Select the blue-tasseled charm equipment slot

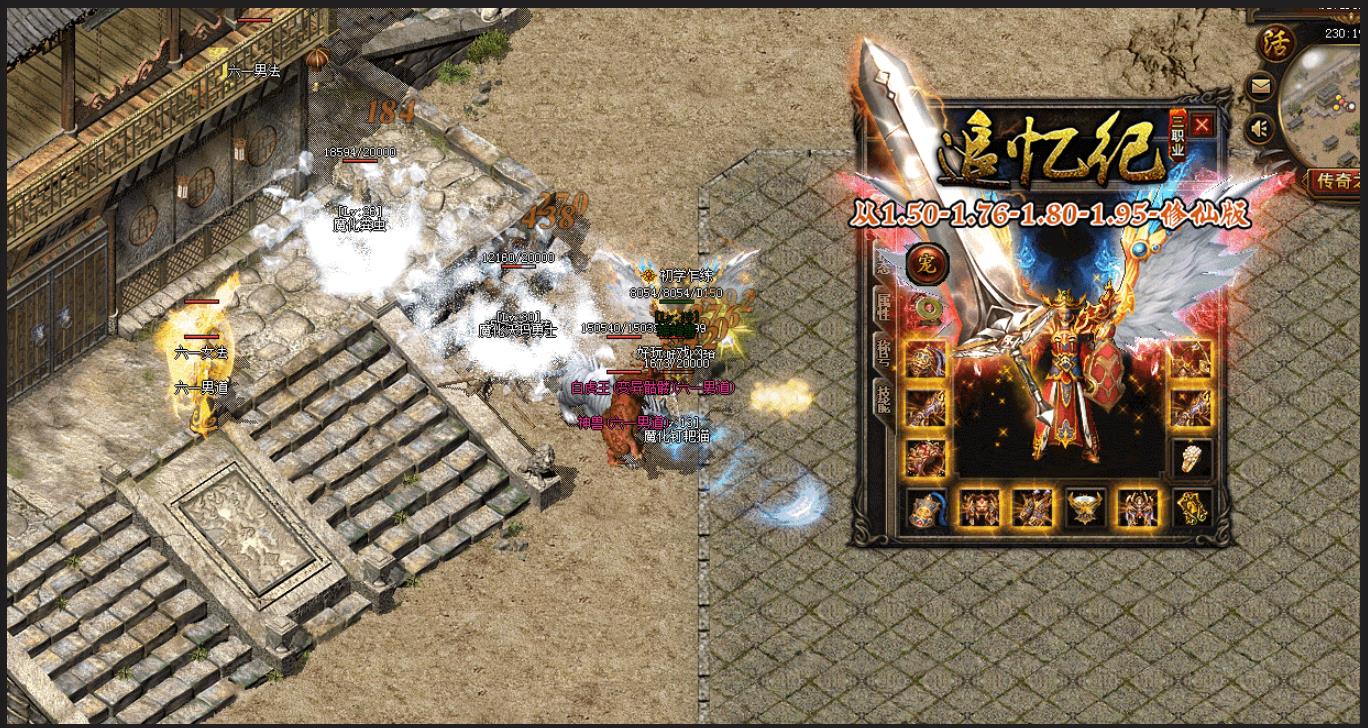pyautogui.click(x=925, y=508)
